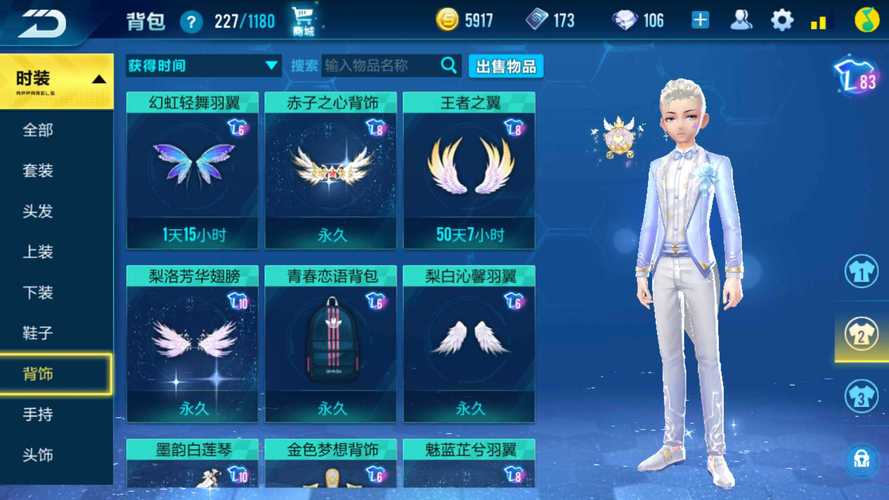Open the settings gear
Screen dimensions: 889x500
(781, 20)
